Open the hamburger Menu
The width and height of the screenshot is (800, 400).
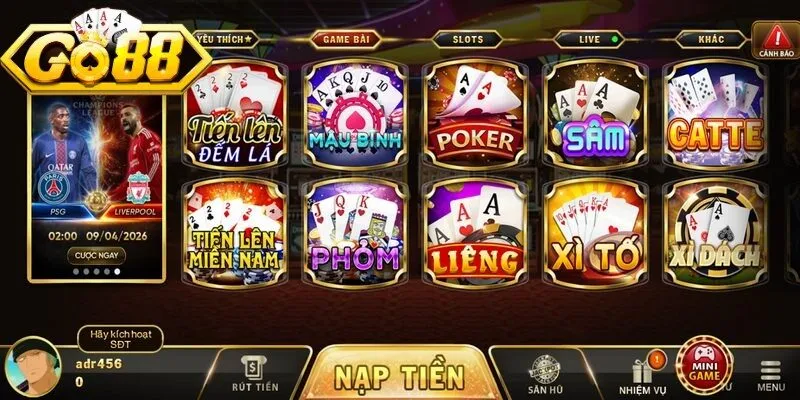tap(771, 374)
